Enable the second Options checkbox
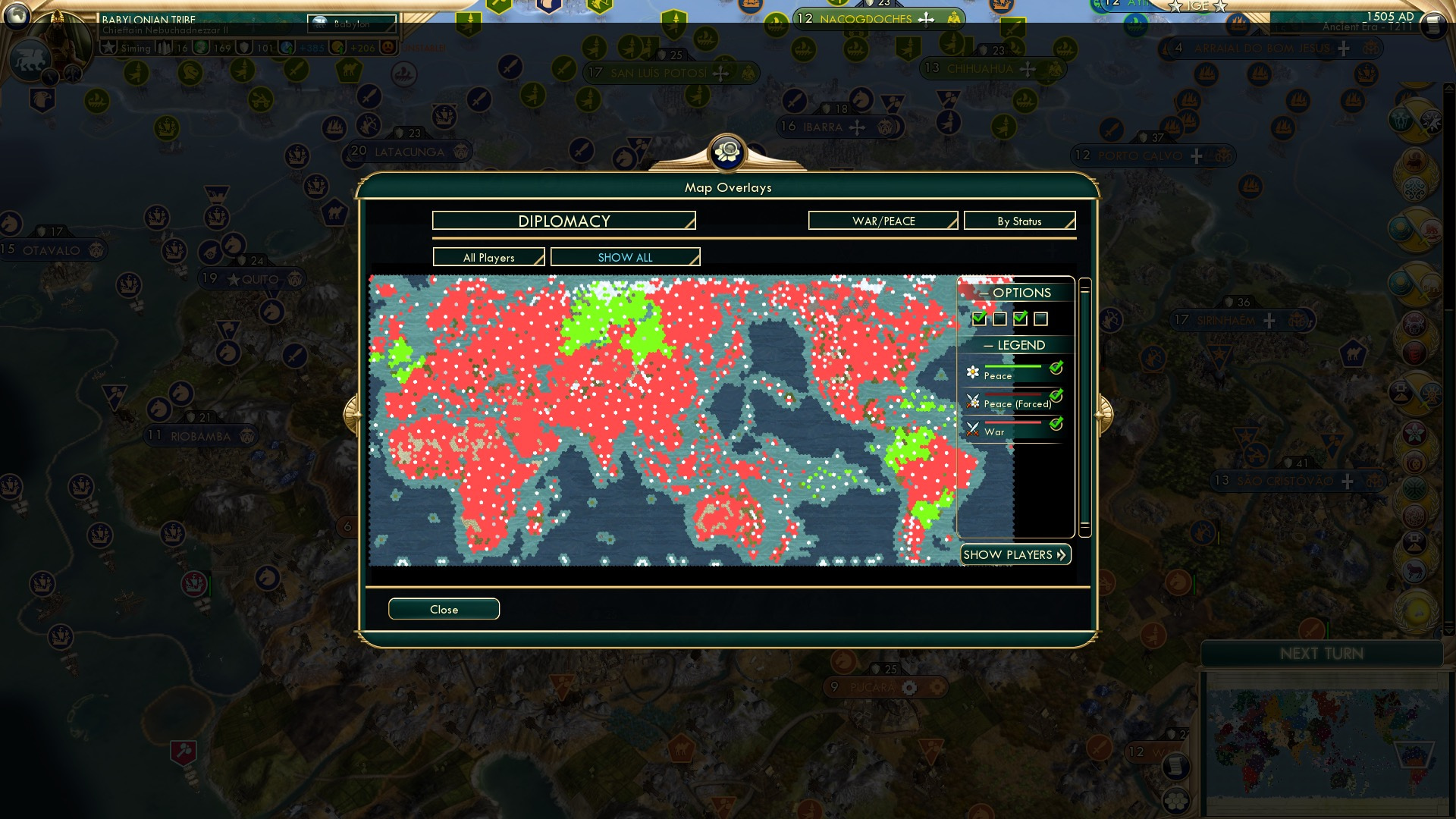This screenshot has height=819, width=1456. pyautogui.click(x=999, y=318)
